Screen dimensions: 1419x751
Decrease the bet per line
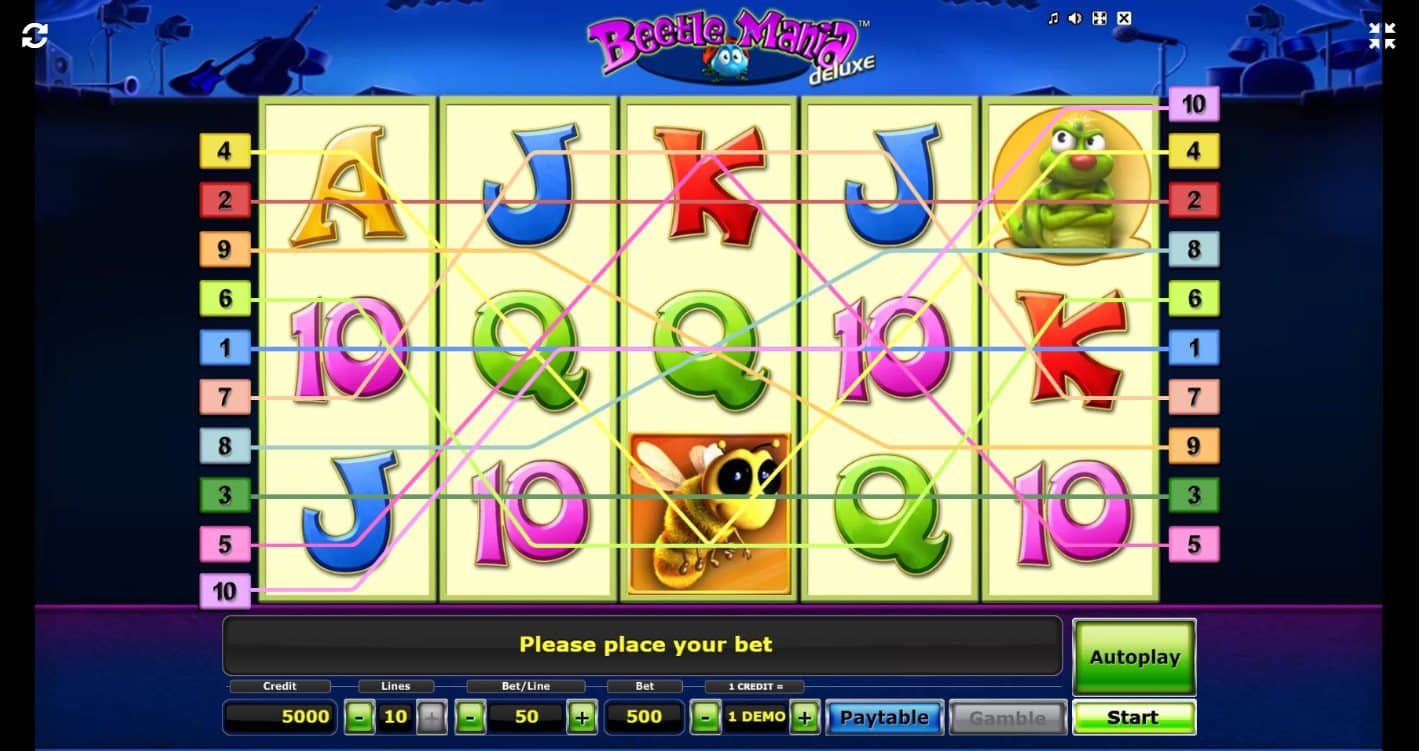pos(470,717)
